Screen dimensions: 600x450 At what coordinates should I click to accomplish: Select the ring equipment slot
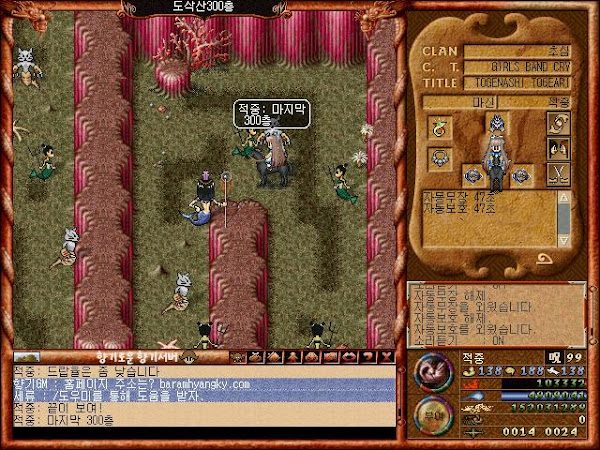439,127
